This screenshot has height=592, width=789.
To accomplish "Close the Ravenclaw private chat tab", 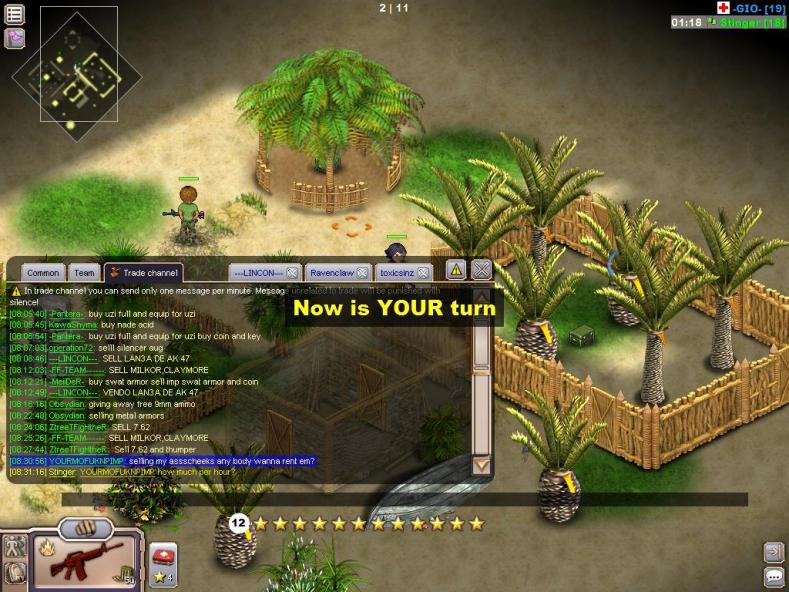I will 363,272.
